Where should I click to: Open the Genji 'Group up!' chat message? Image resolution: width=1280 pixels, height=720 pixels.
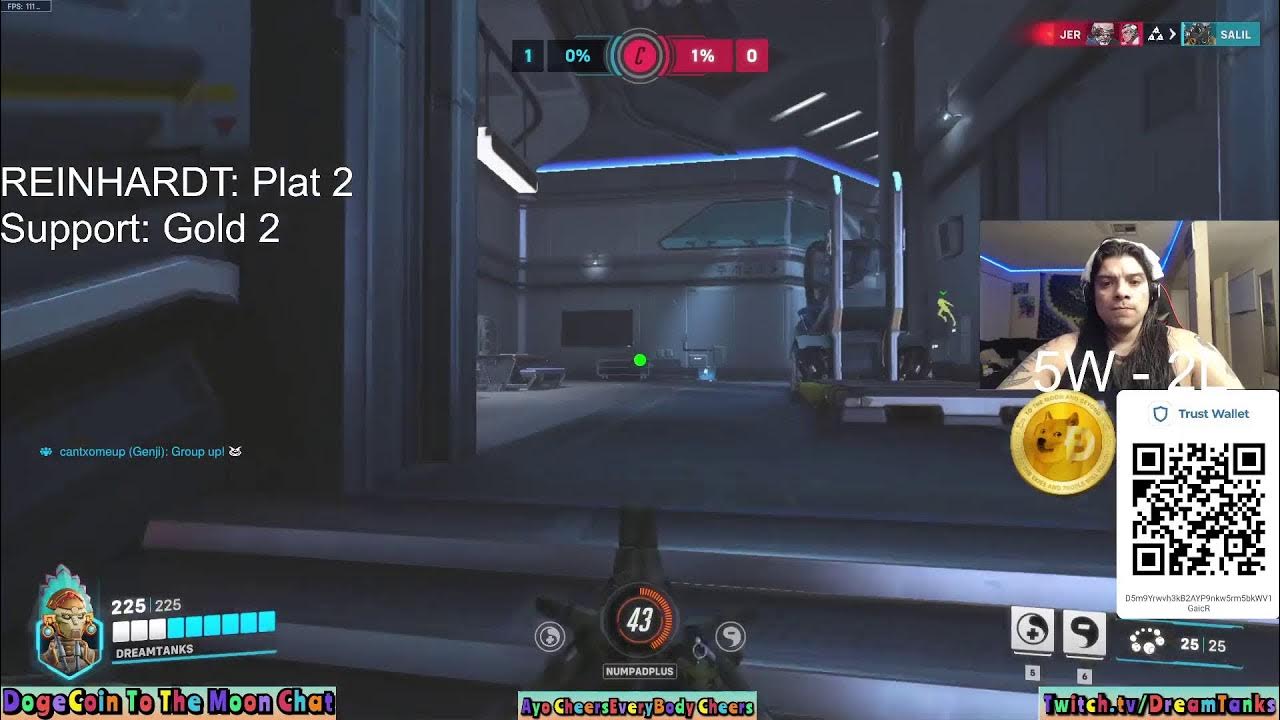tap(141, 452)
